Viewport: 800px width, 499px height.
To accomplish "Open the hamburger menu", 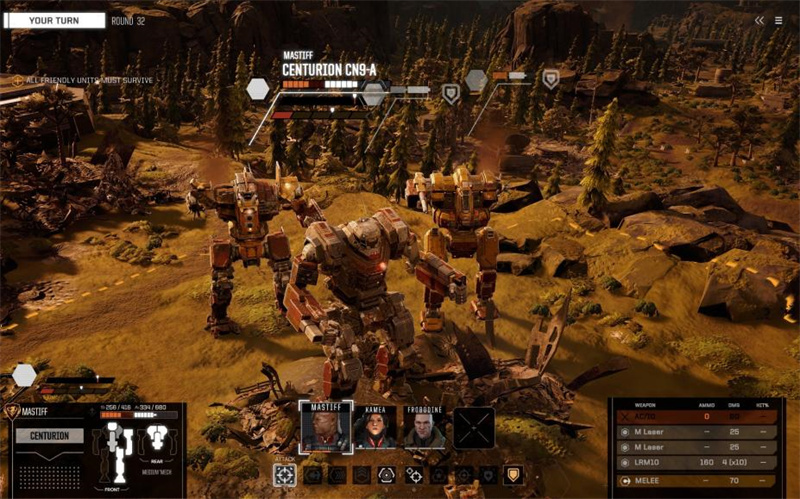I will [779, 20].
